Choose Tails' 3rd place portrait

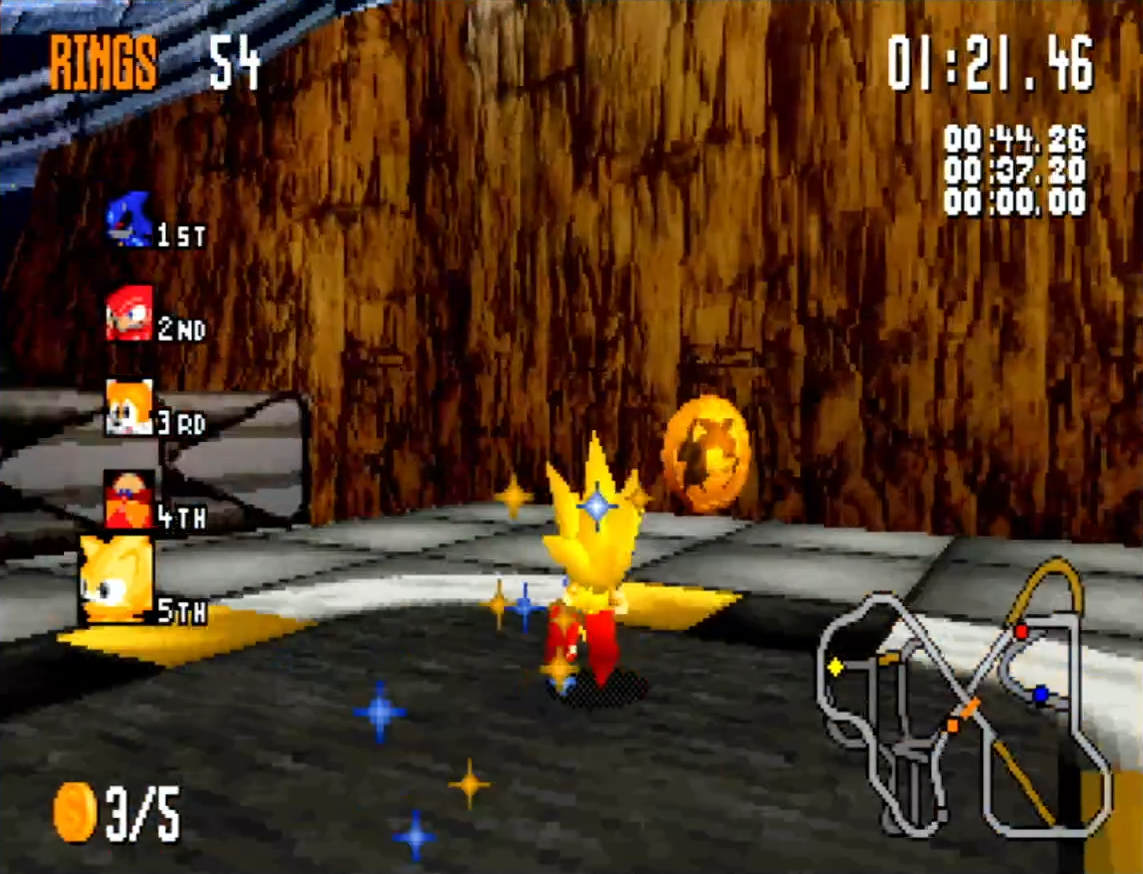[x=130, y=407]
